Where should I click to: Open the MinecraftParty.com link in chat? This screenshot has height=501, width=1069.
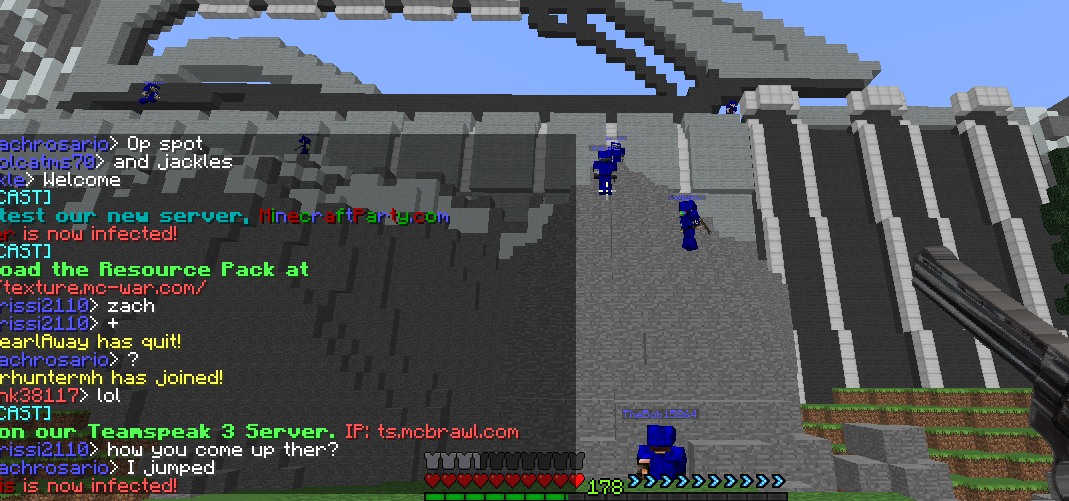click(x=353, y=216)
